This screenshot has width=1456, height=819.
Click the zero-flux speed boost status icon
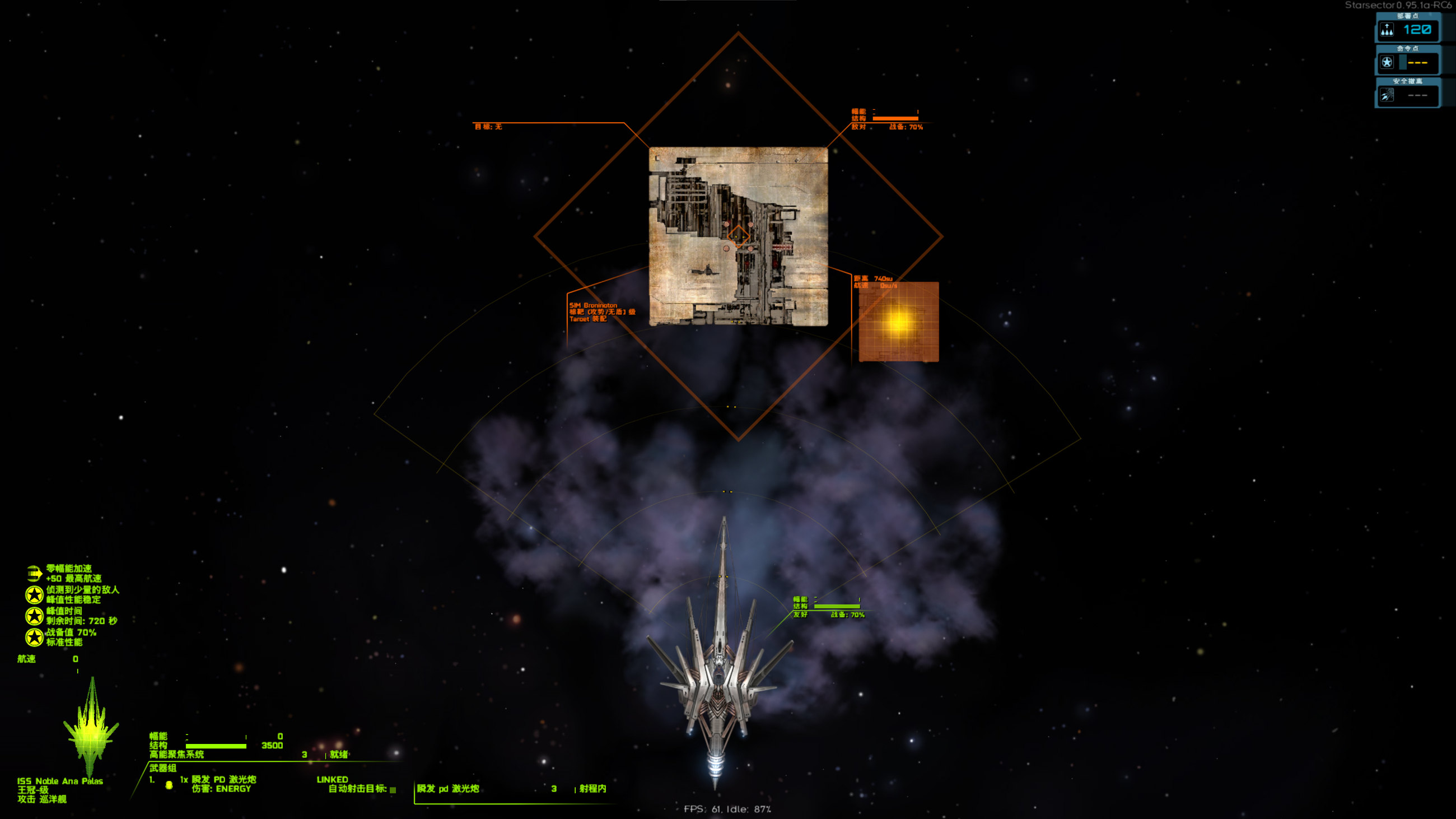pos(34,573)
